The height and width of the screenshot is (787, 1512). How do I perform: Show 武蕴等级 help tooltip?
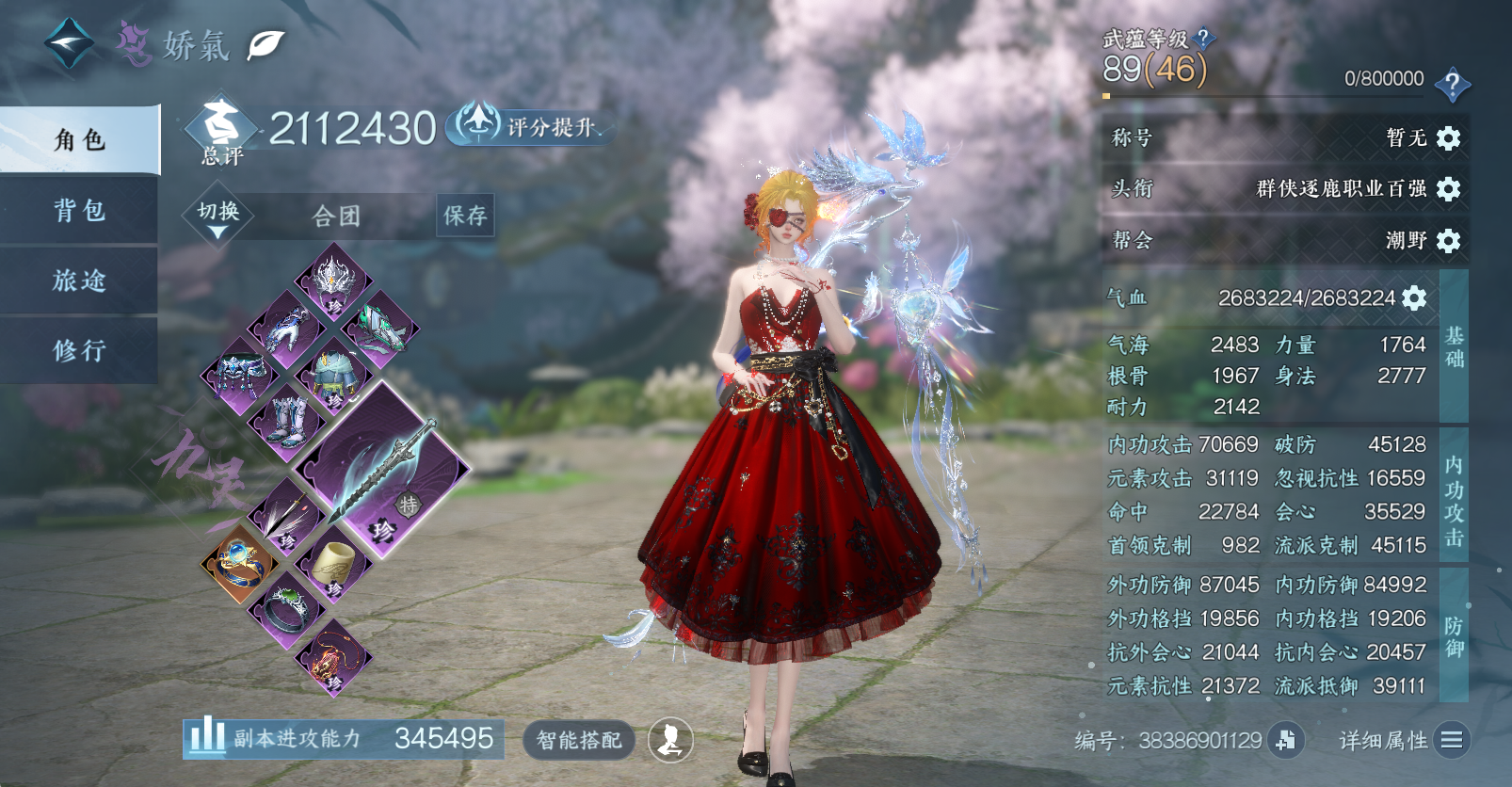[1202, 39]
